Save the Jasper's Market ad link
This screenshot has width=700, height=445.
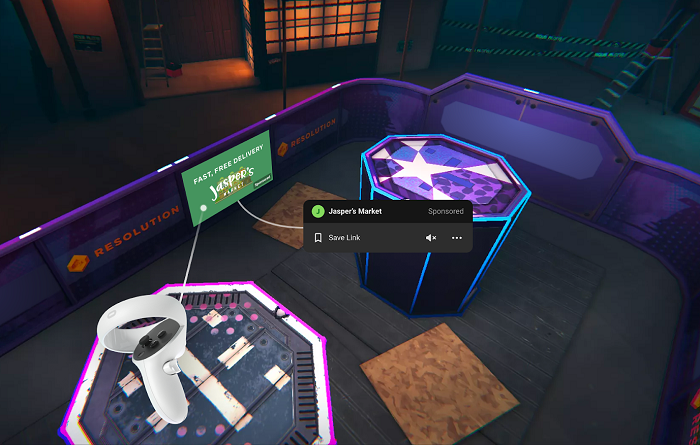pyautogui.click(x=340, y=238)
